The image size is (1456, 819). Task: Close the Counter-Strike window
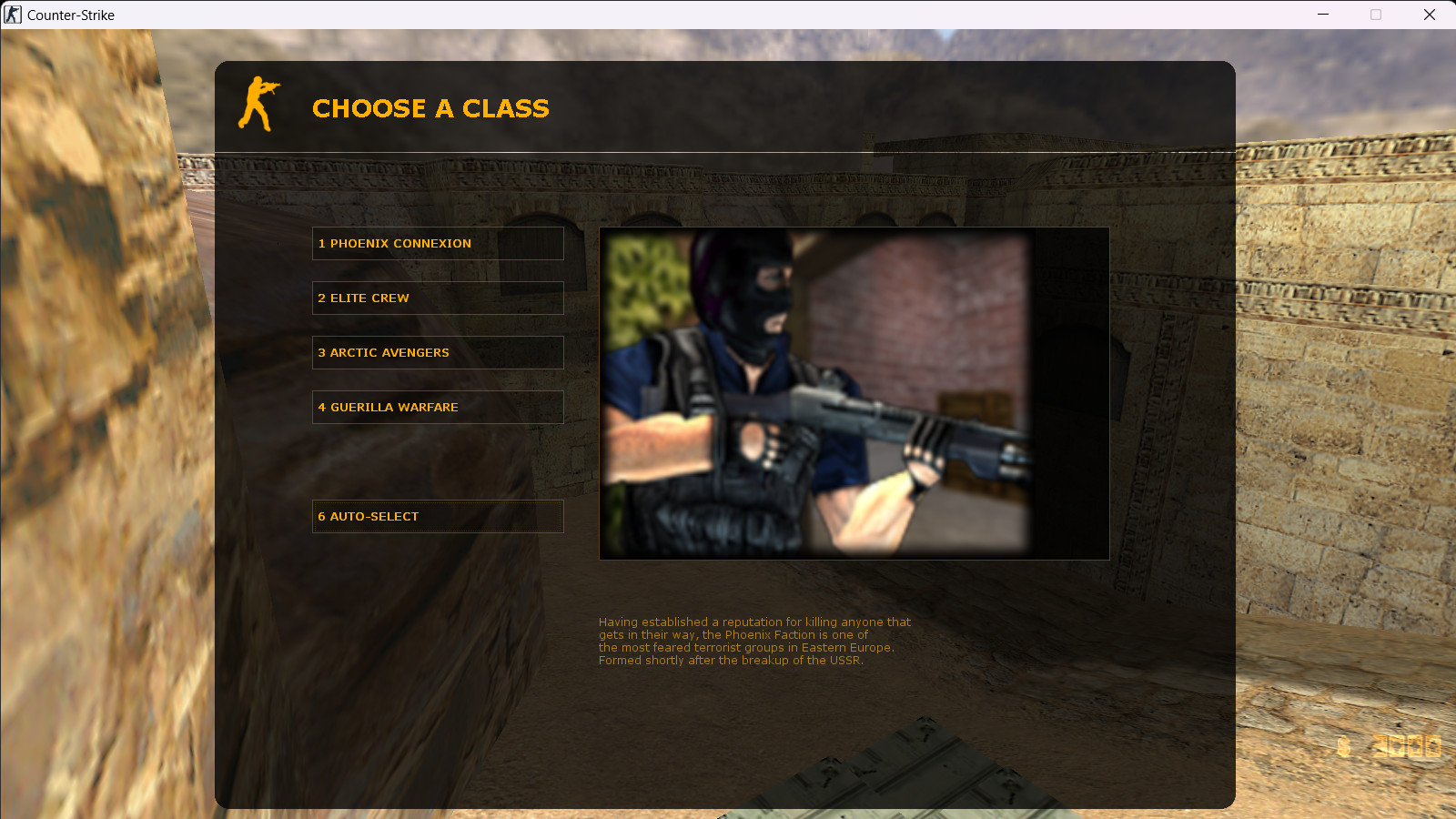pyautogui.click(x=1431, y=15)
